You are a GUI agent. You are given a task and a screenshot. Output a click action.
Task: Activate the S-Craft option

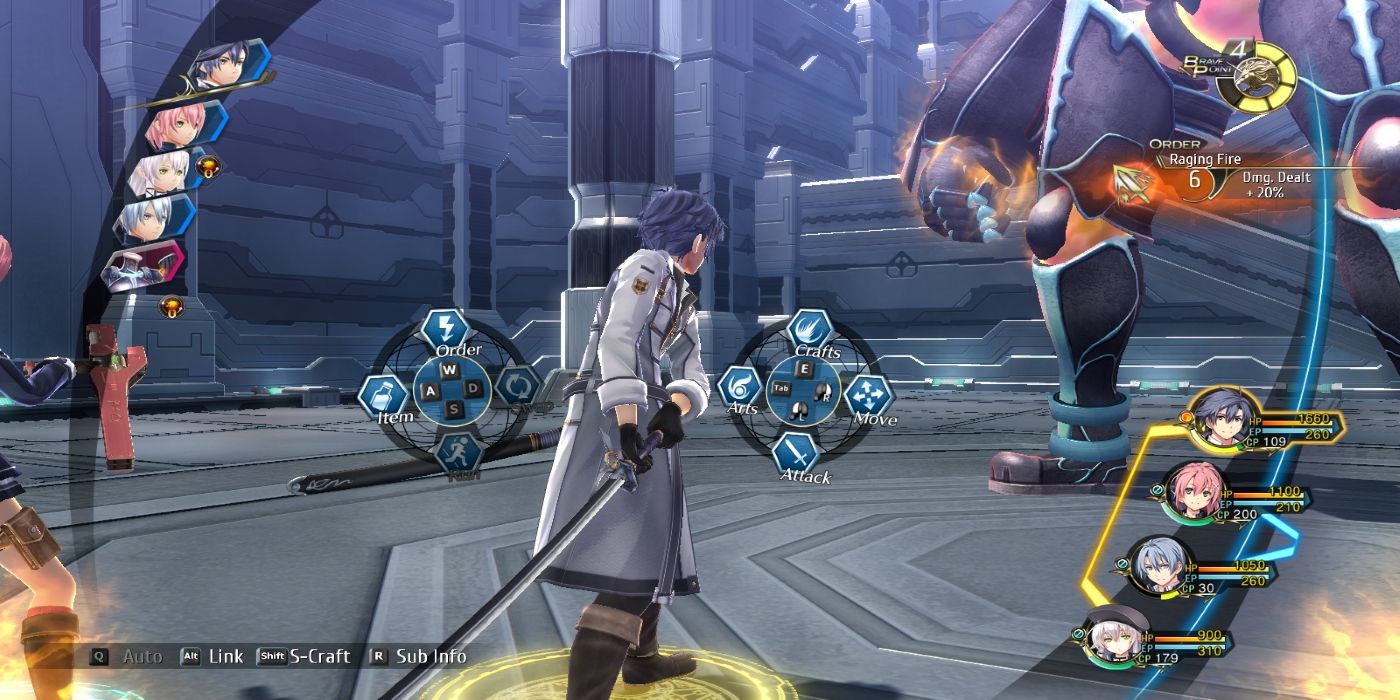305,656
